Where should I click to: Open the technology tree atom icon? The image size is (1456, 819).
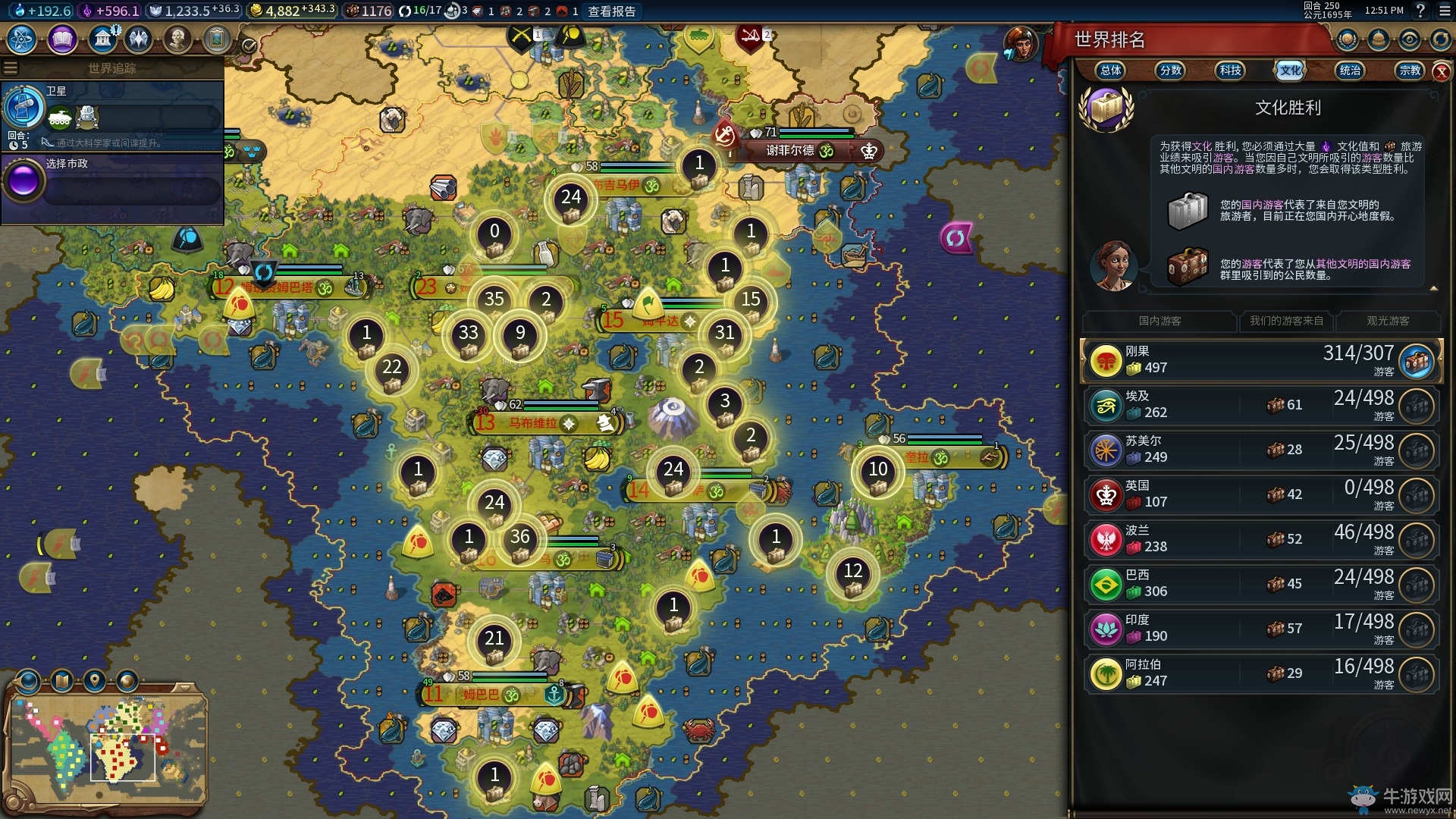click(x=22, y=39)
